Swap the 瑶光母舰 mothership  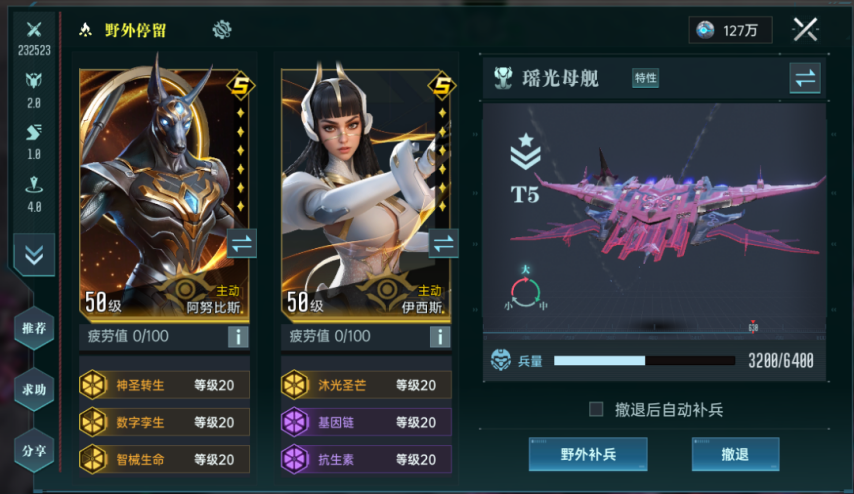tap(804, 78)
